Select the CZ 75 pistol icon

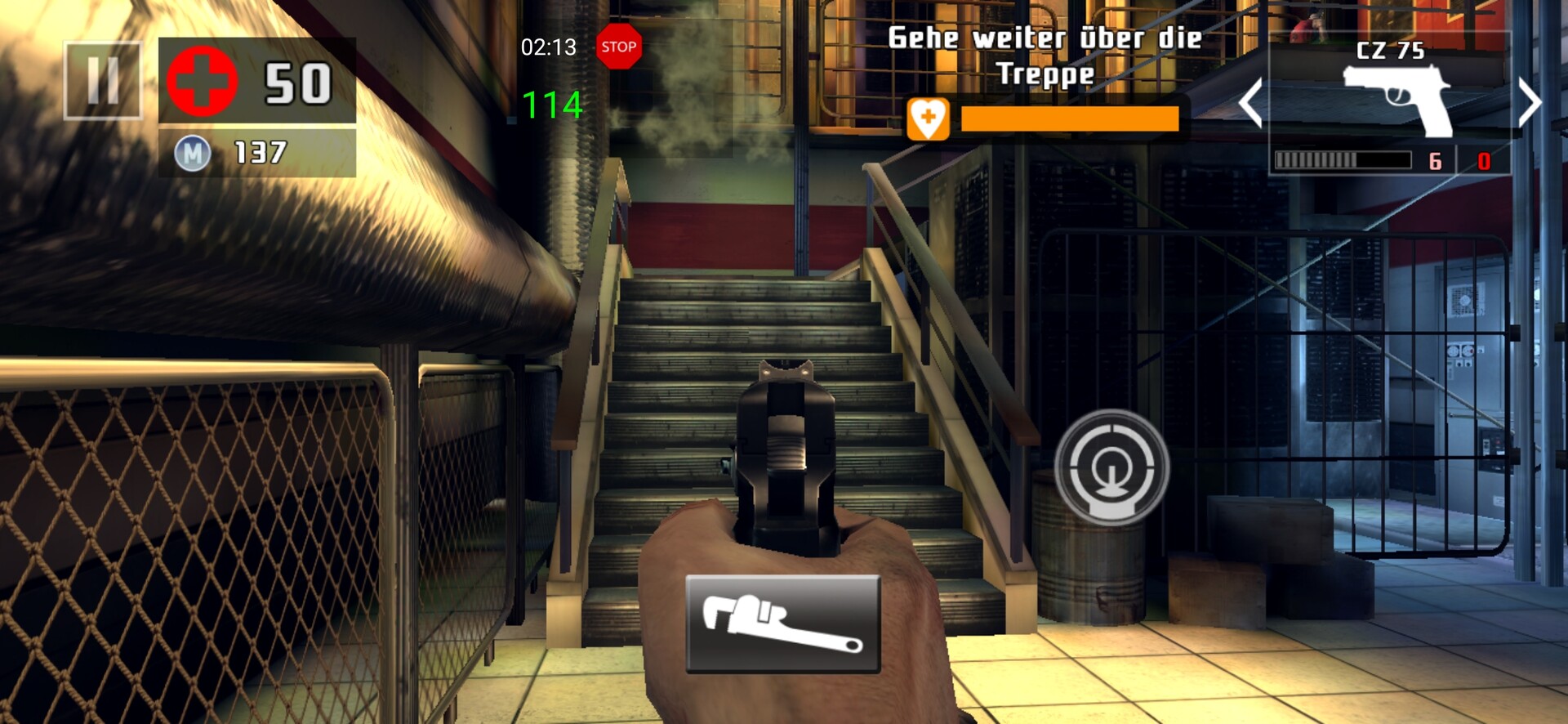pyautogui.click(x=1397, y=99)
